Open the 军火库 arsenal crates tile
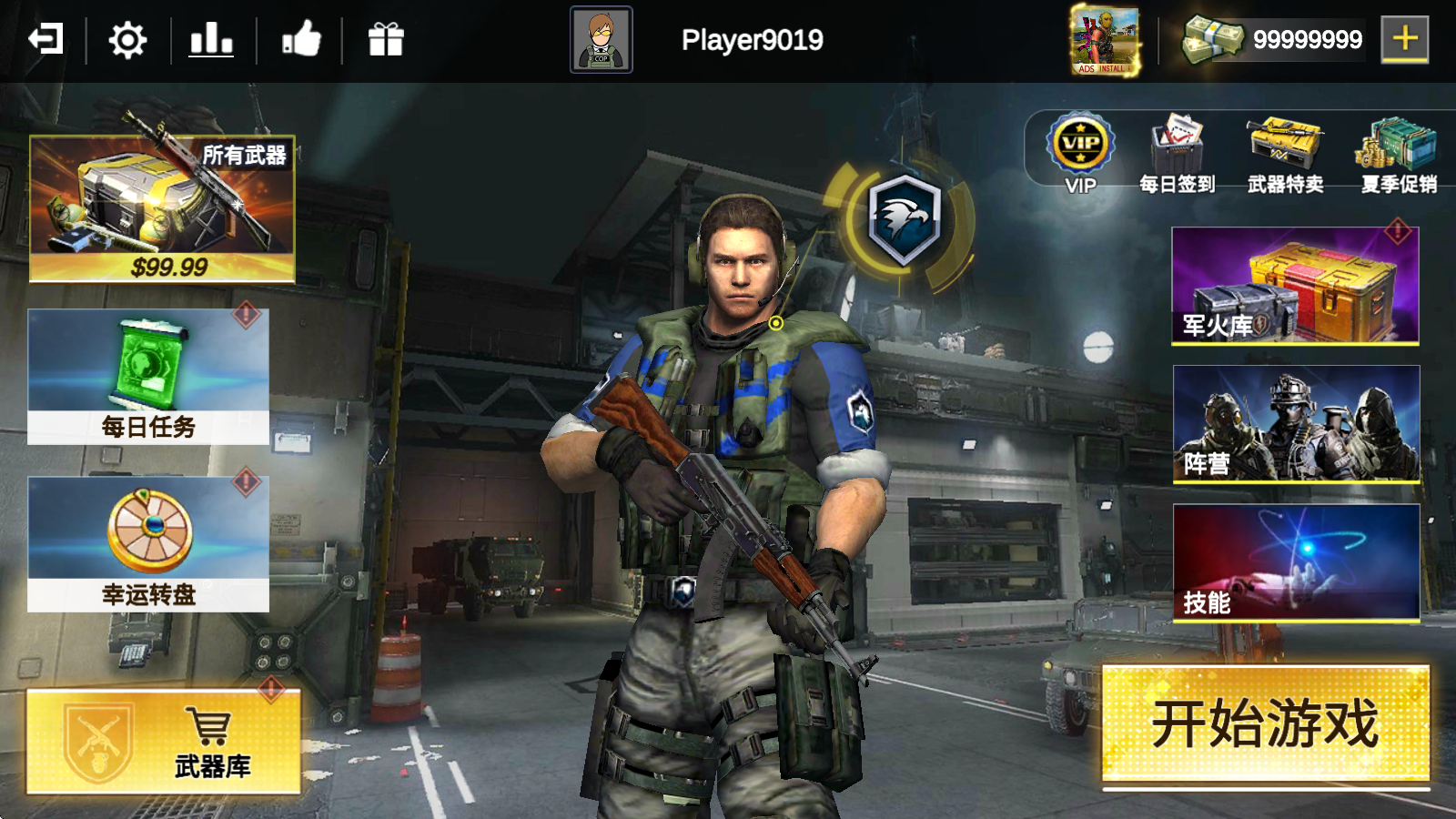 (x=1295, y=286)
